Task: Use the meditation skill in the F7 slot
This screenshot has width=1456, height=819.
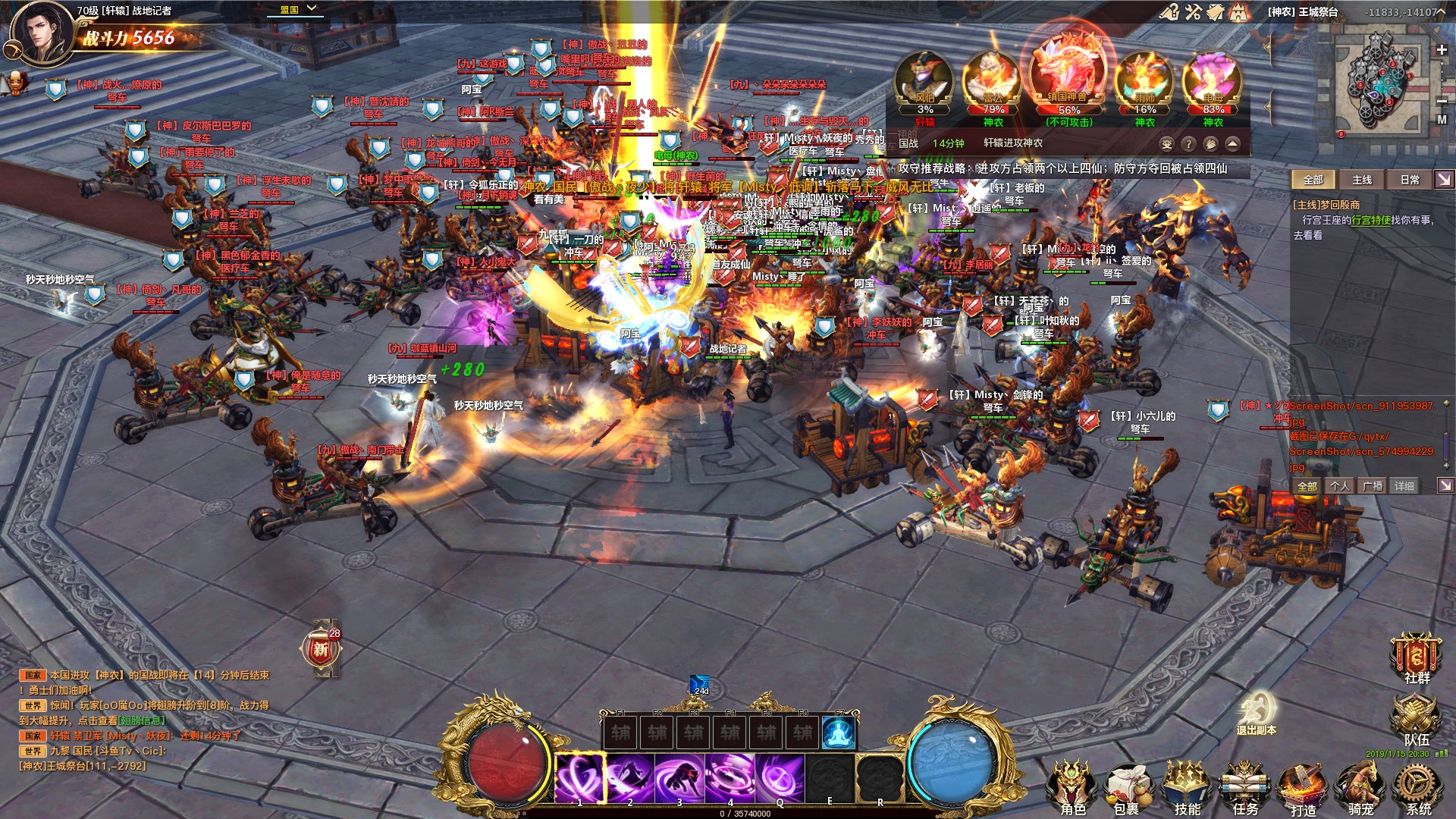Action: (839, 733)
